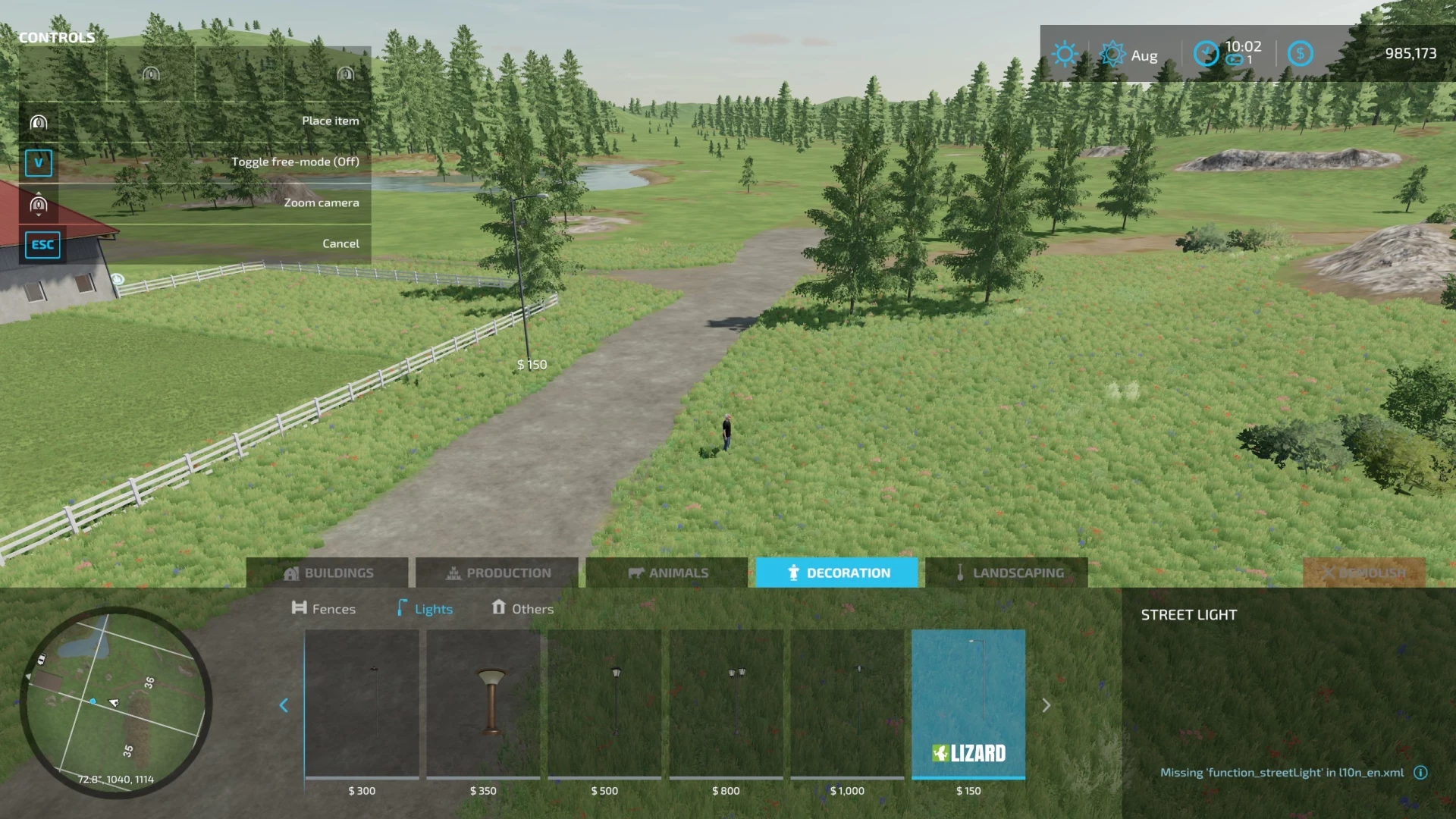1456x819 pixels.
Task: Choose Cancel in the controls panel
Action: [340, 243]
